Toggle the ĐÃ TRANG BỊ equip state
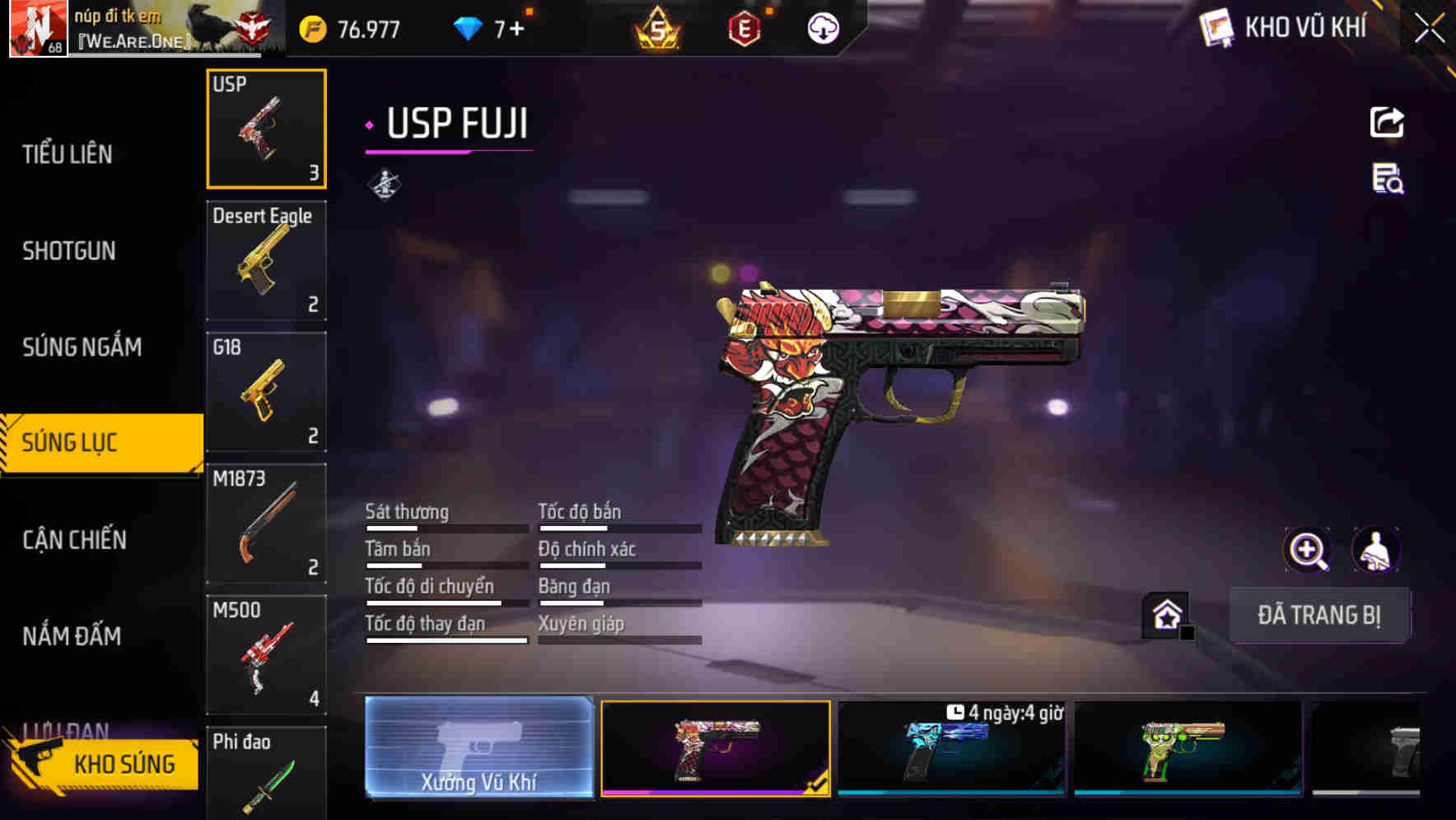Viewport: 1456px width, 820px height. point(1319,615)
